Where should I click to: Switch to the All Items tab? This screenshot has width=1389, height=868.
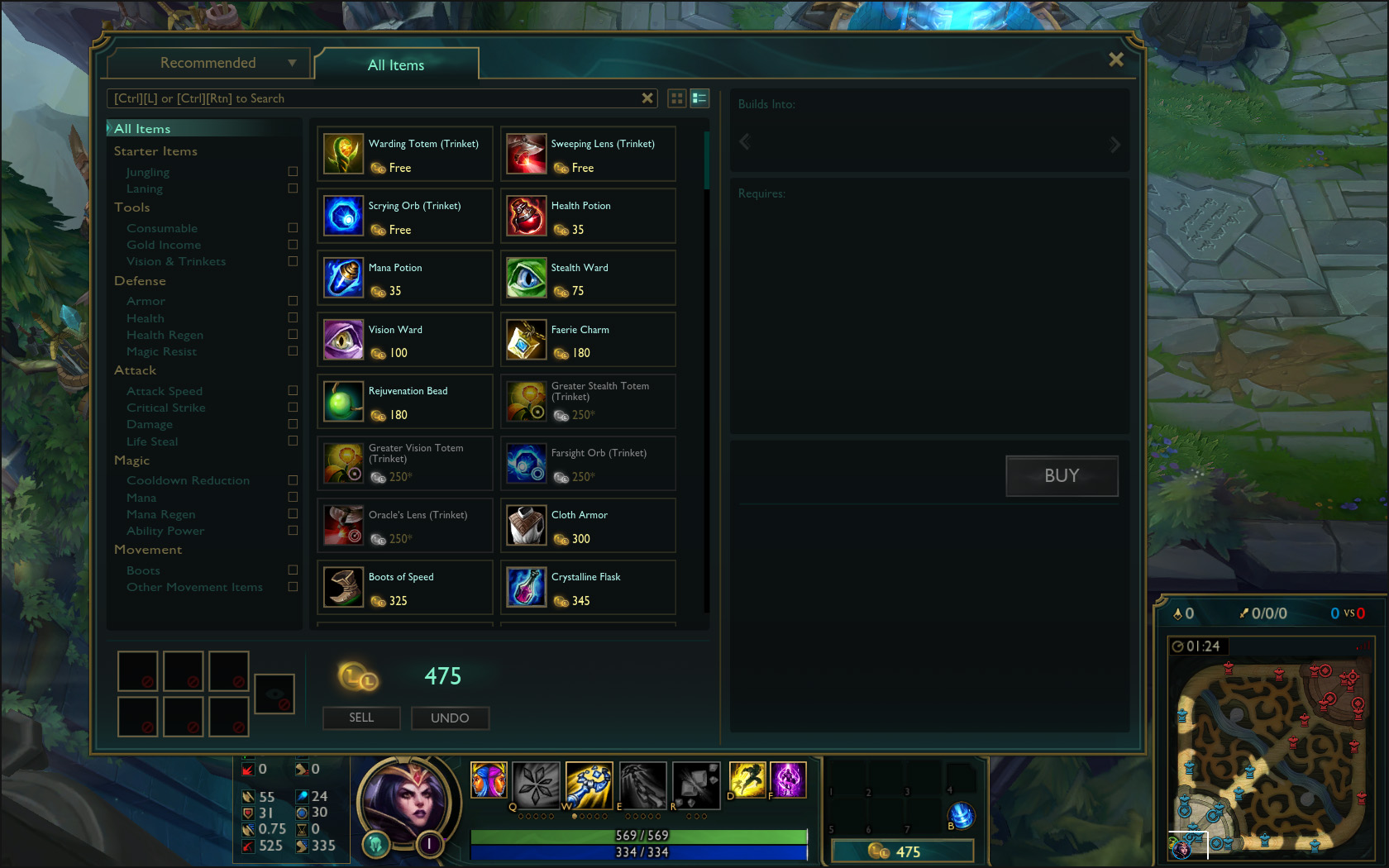(396, 65)
